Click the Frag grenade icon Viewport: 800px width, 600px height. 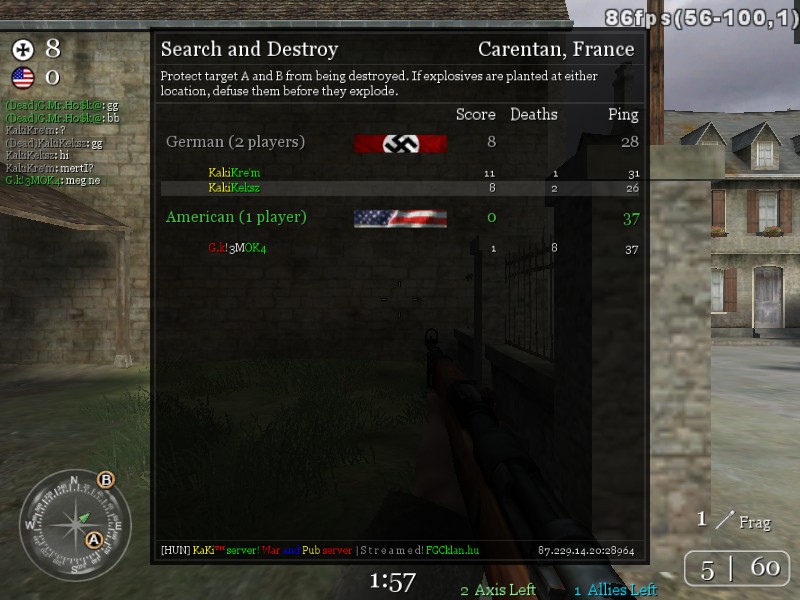[x=724, y=518]
